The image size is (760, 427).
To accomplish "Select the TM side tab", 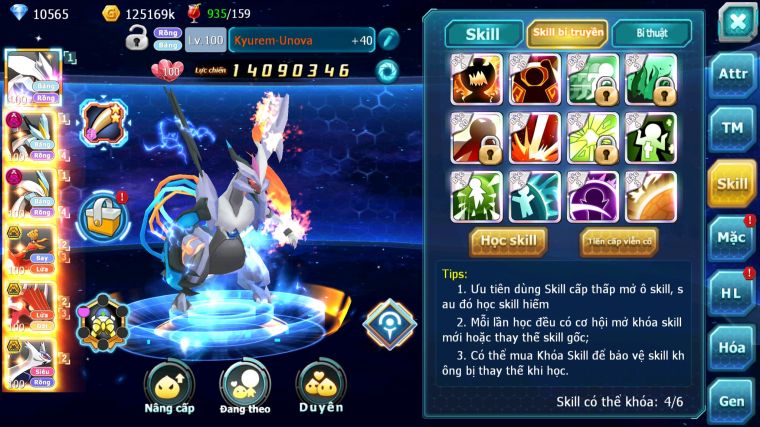I will (732, 128).
